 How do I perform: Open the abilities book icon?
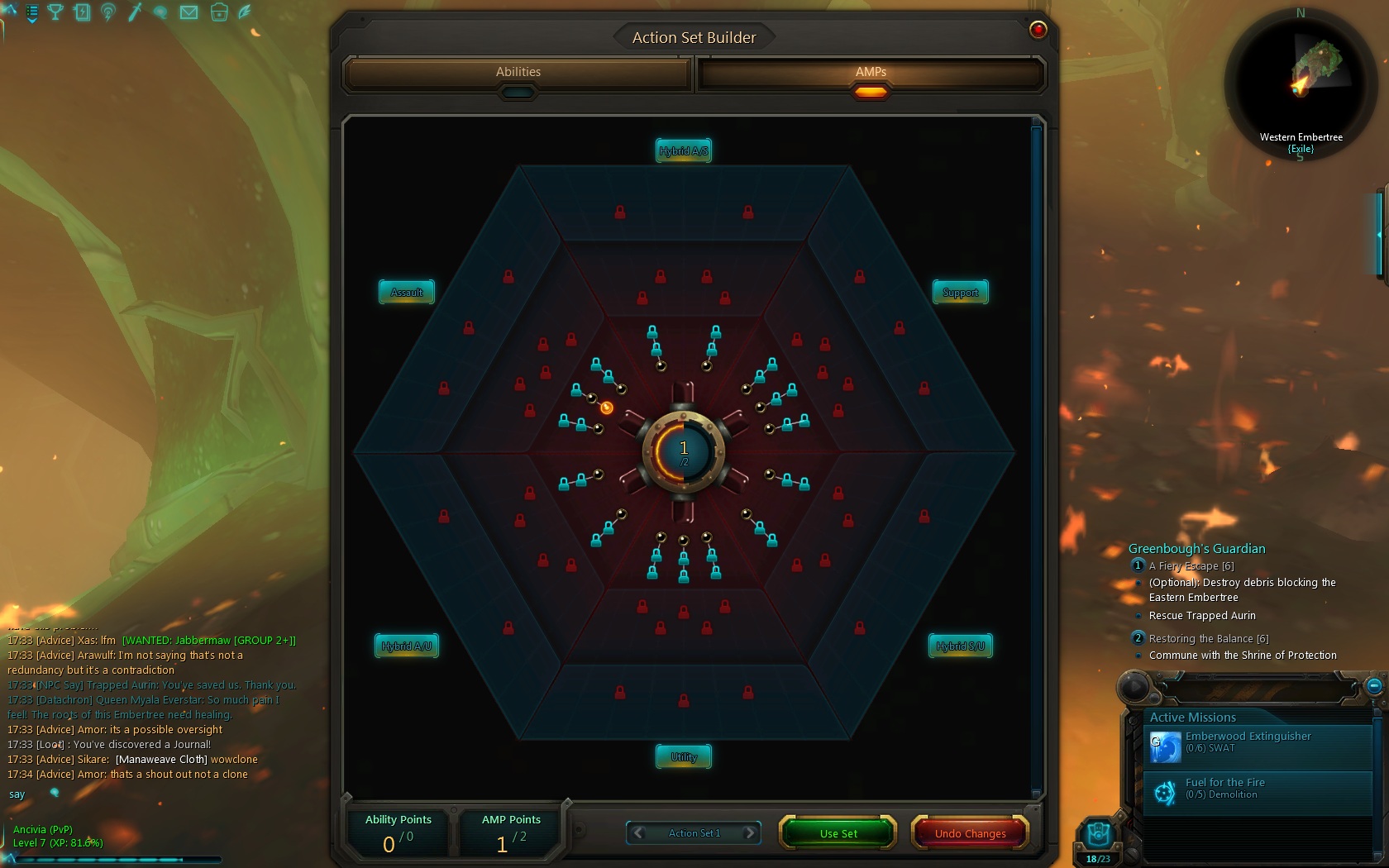[83, 12]
